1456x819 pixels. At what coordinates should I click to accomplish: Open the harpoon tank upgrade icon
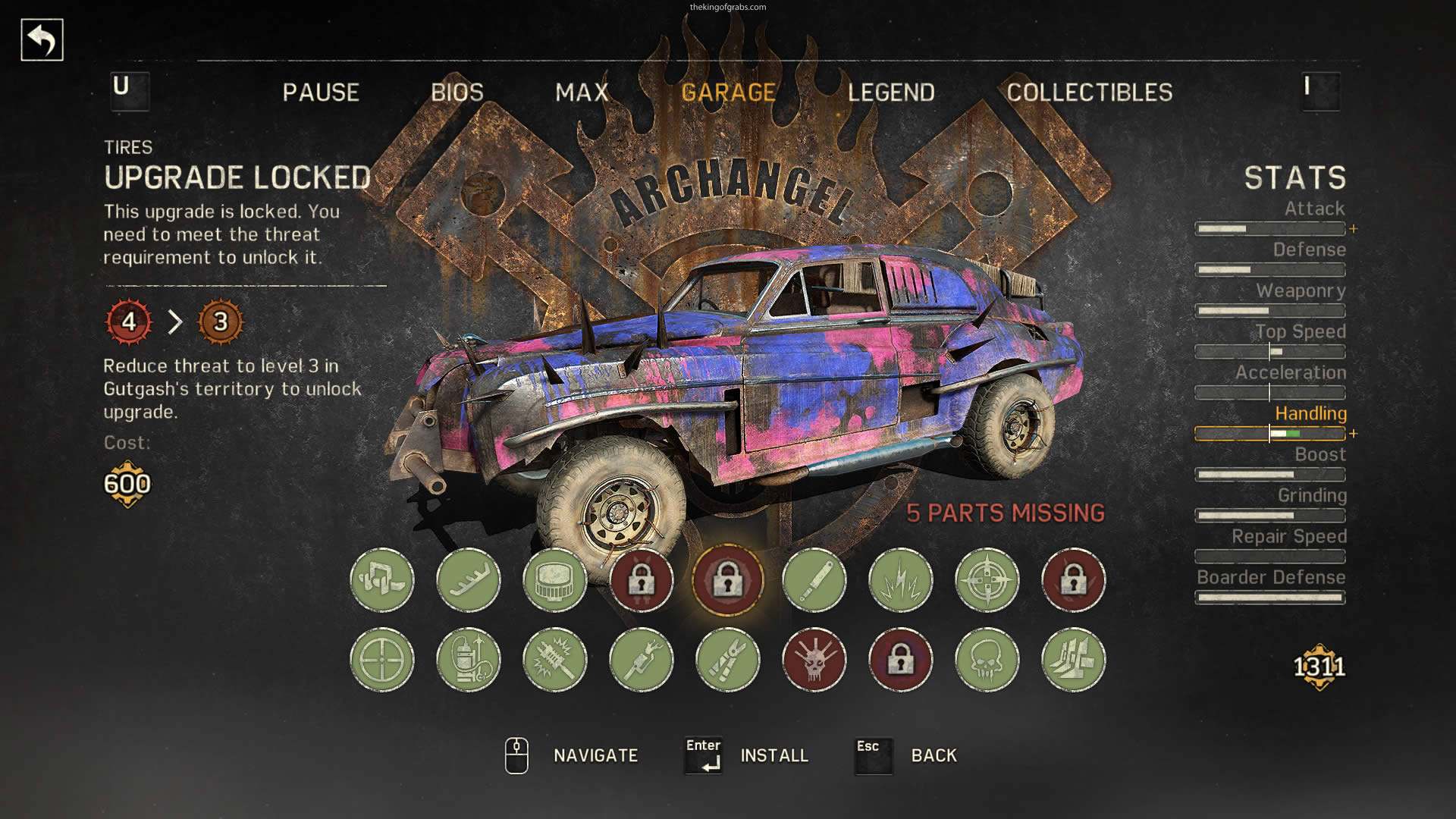(469, 660)
